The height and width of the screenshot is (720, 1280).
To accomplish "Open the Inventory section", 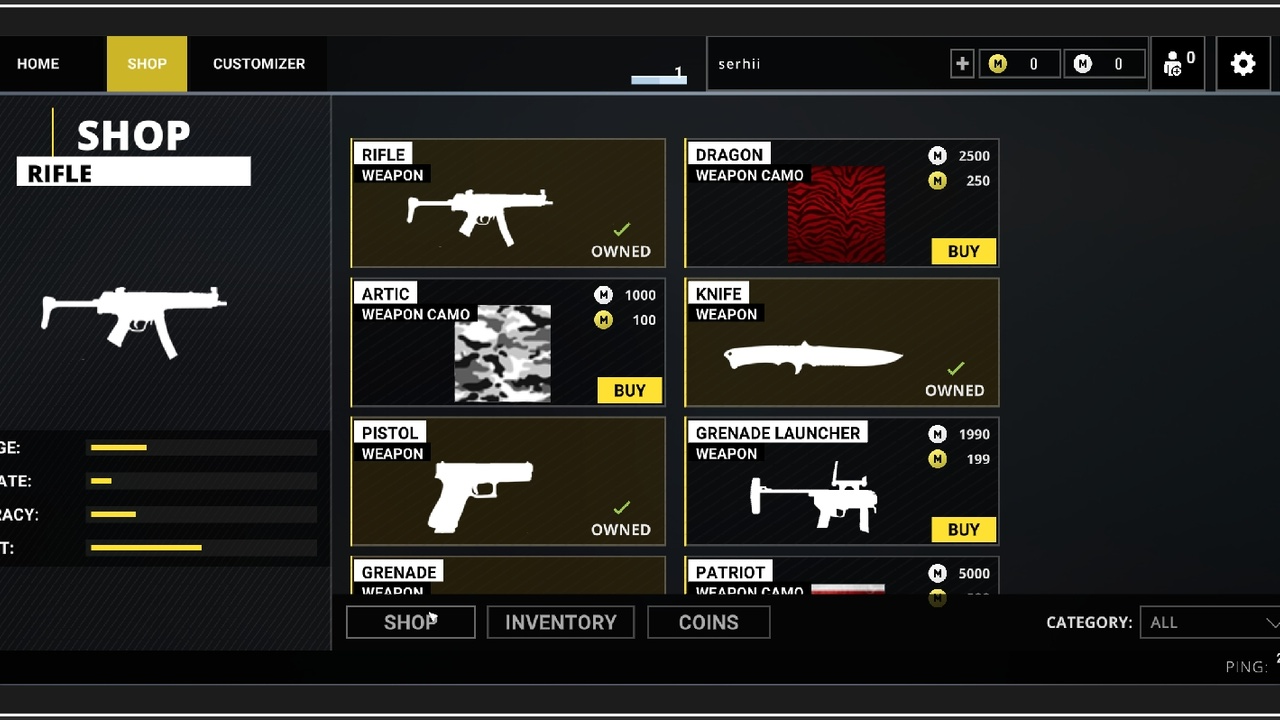I will tap(560, 622).
